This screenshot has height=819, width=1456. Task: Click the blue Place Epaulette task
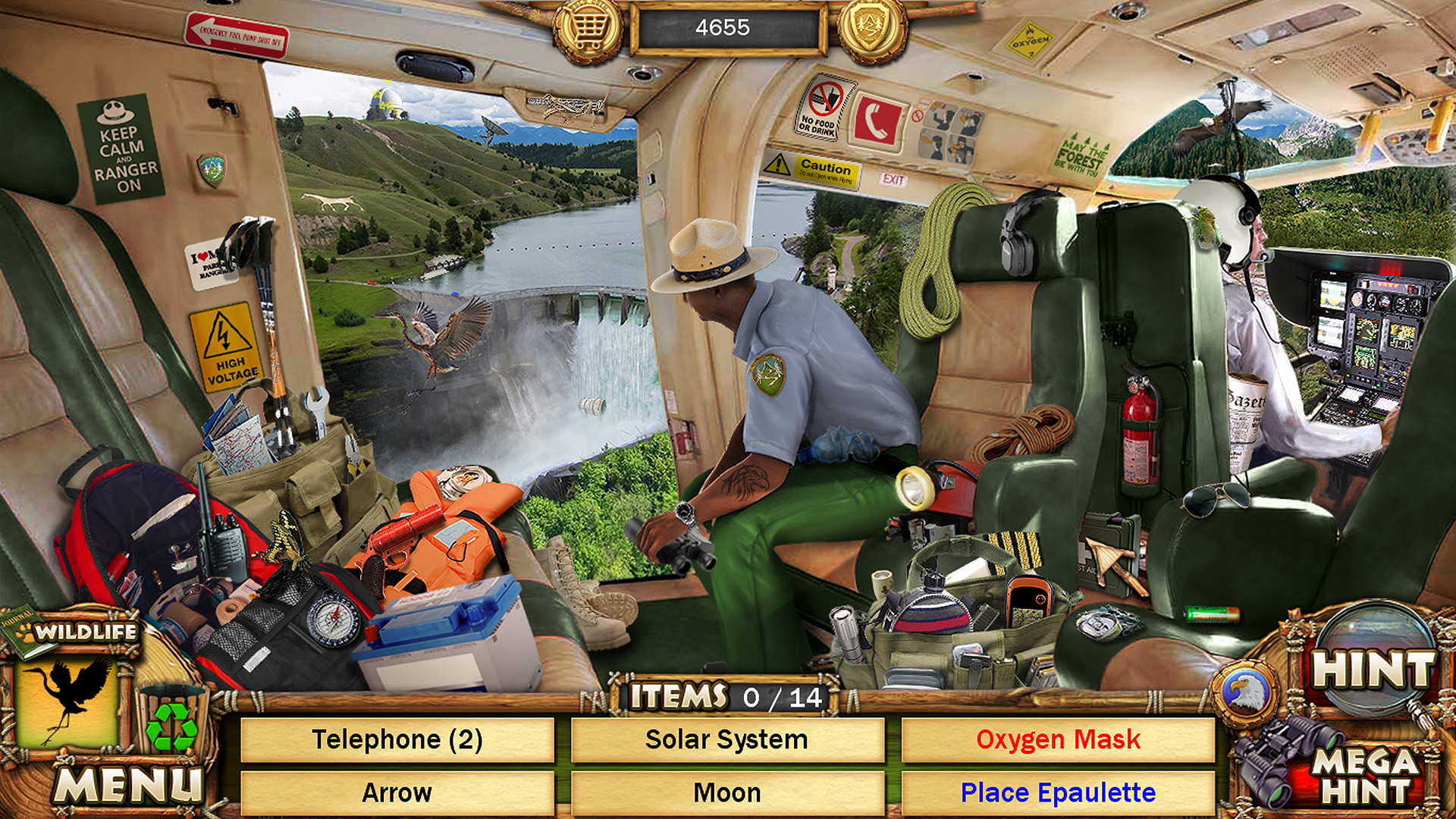pos(1059,793)
